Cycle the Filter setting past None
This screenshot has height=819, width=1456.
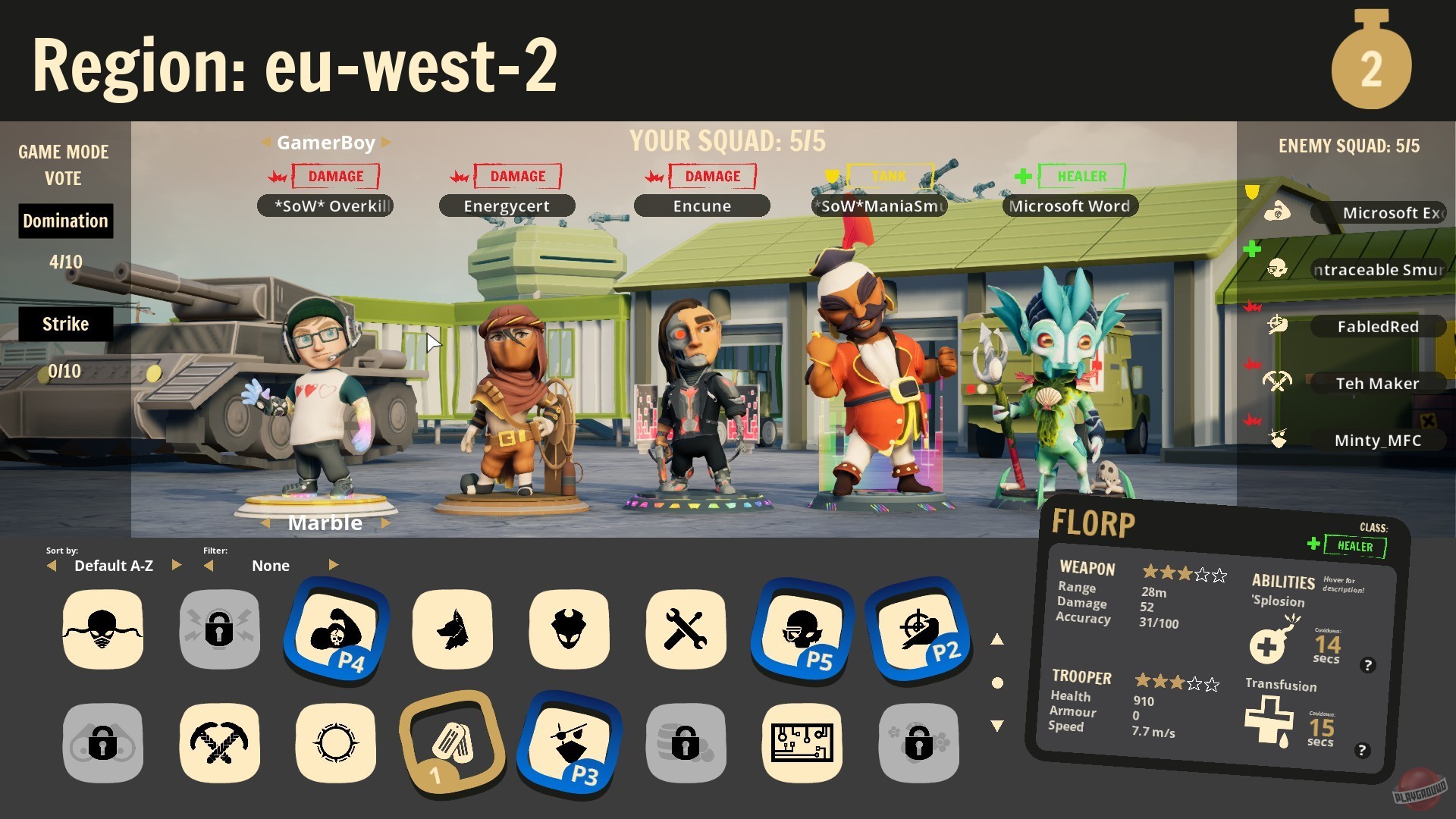(334, 565)
